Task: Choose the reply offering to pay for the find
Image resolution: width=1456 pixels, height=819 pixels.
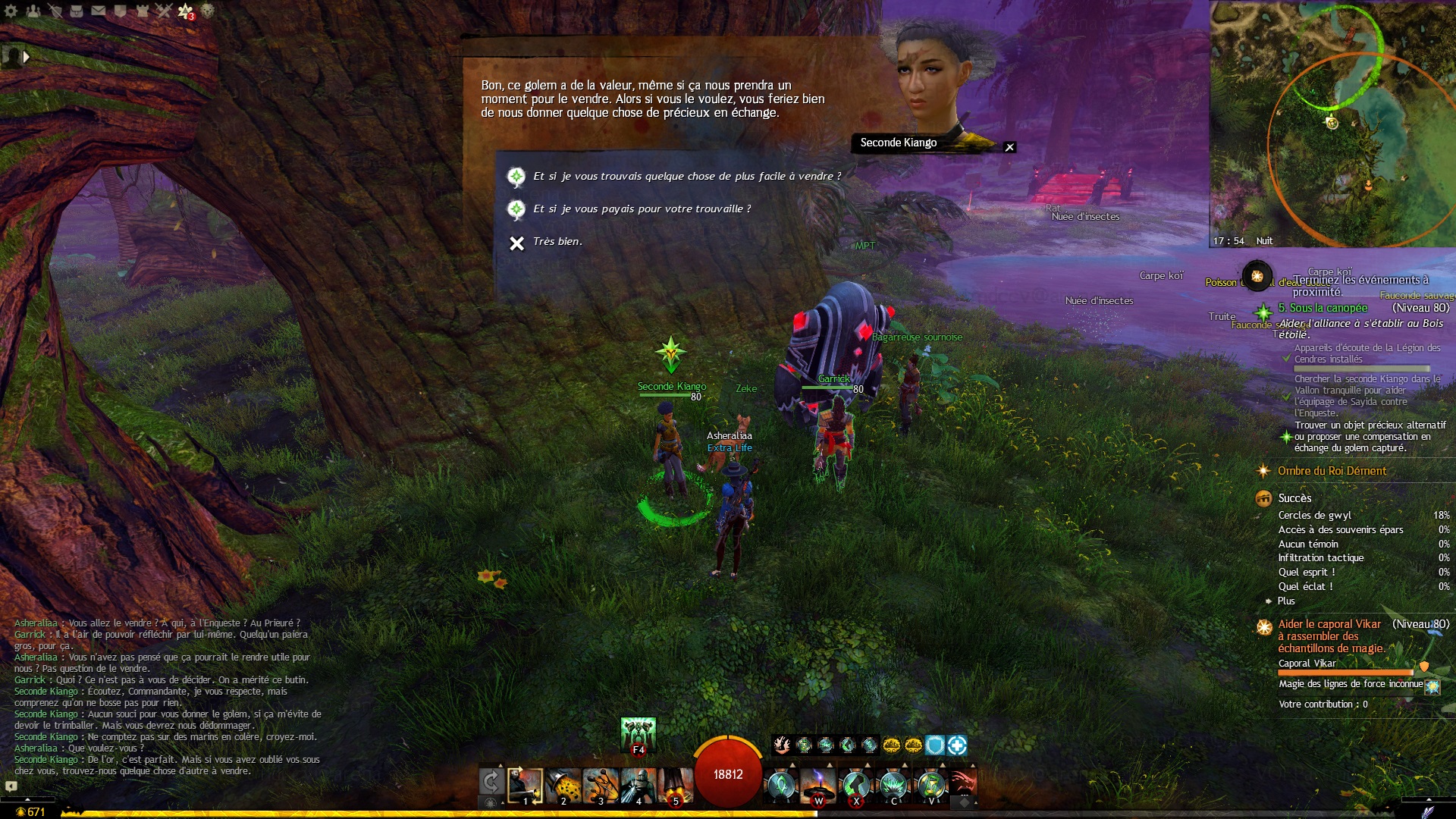Action: [642, 209]
